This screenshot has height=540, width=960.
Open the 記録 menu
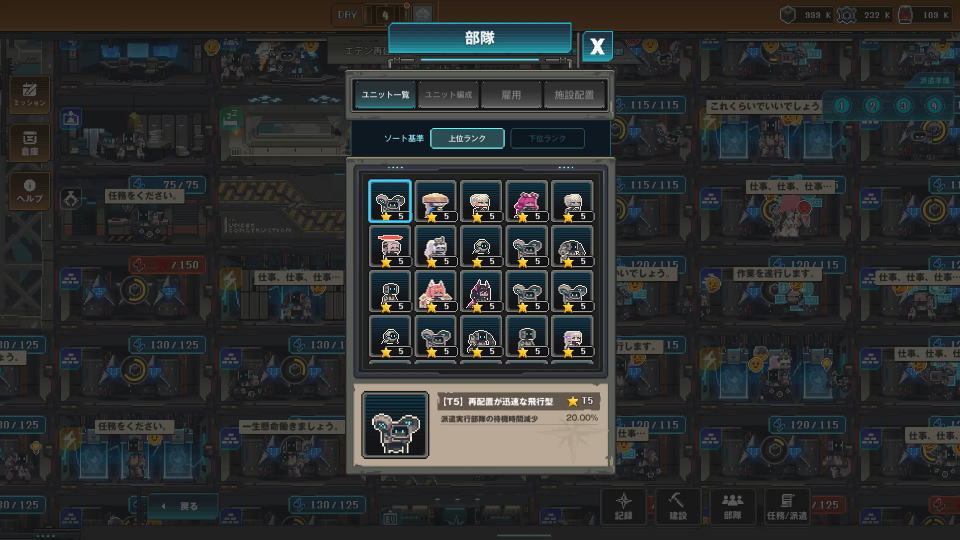[x=624, y=506]
